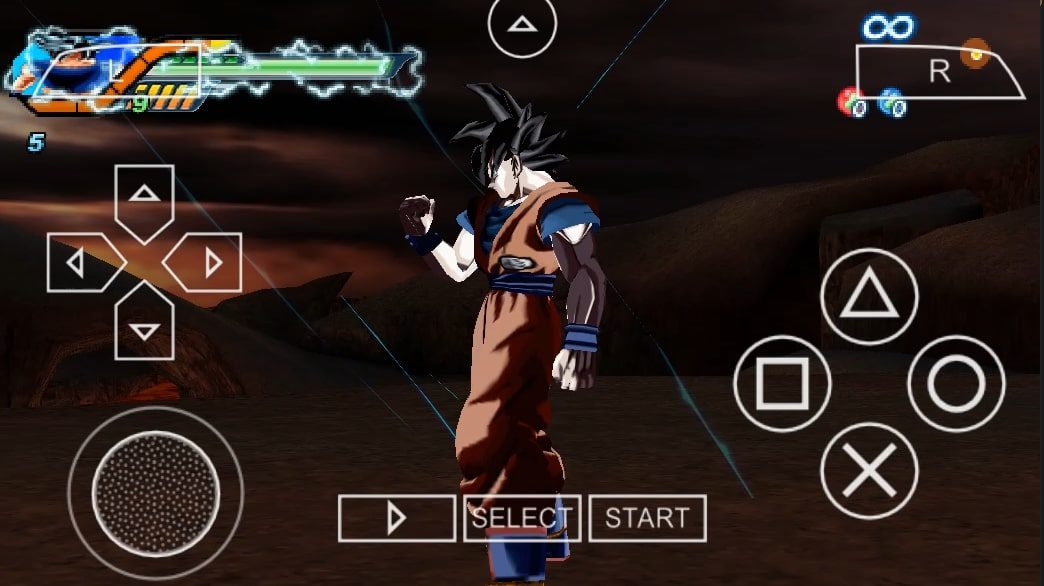
Task: Tap the START button
Action: pos(647,518)
